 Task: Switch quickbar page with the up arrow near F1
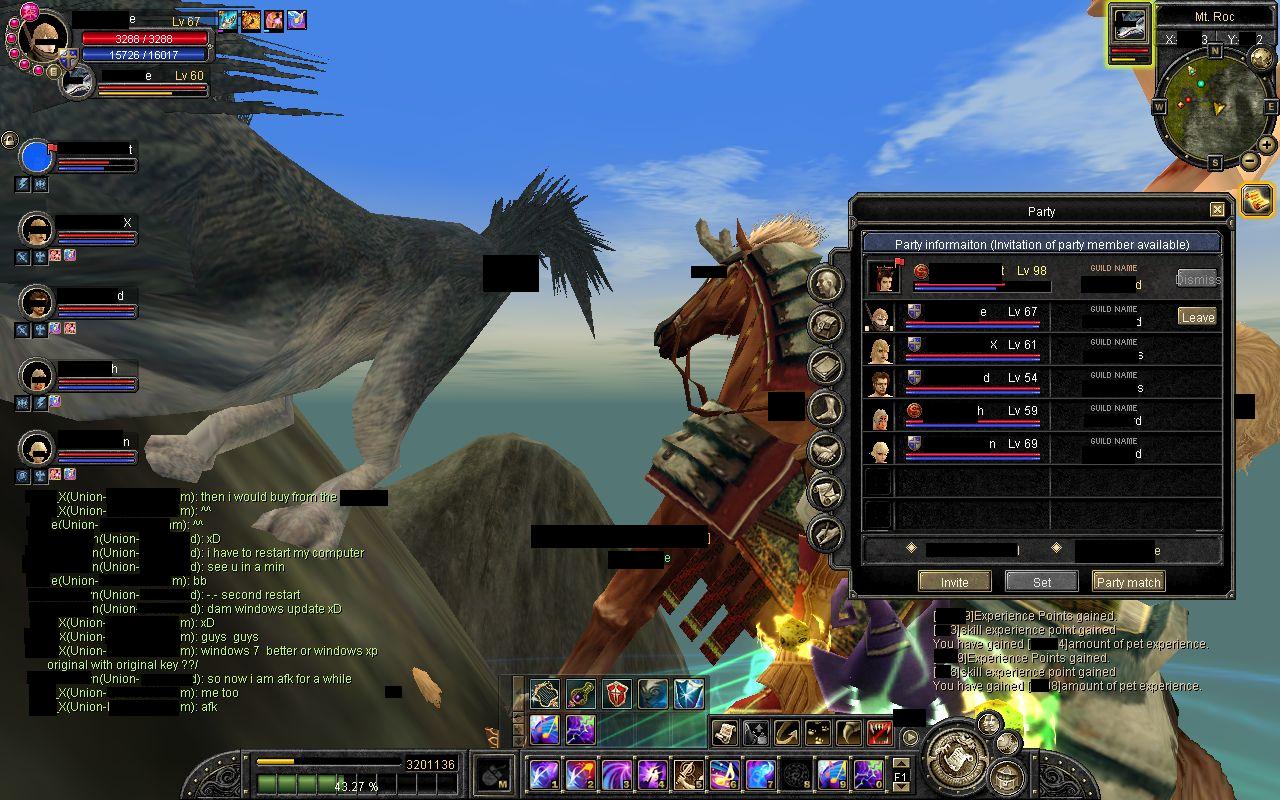(901, 765)
